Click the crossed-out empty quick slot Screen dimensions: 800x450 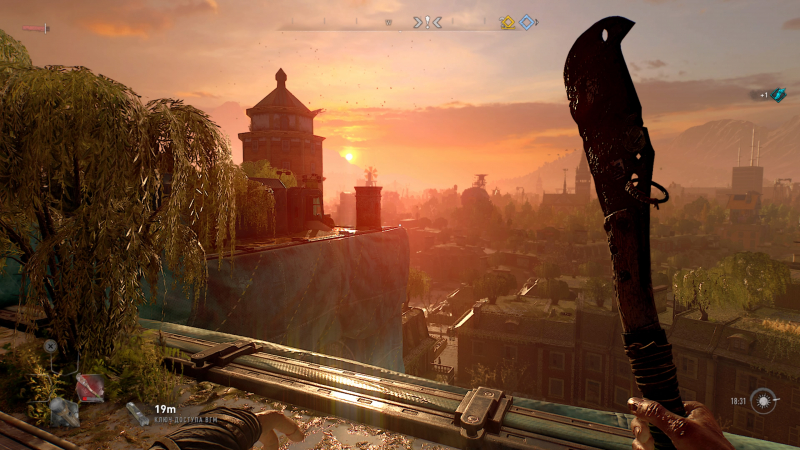50,346
